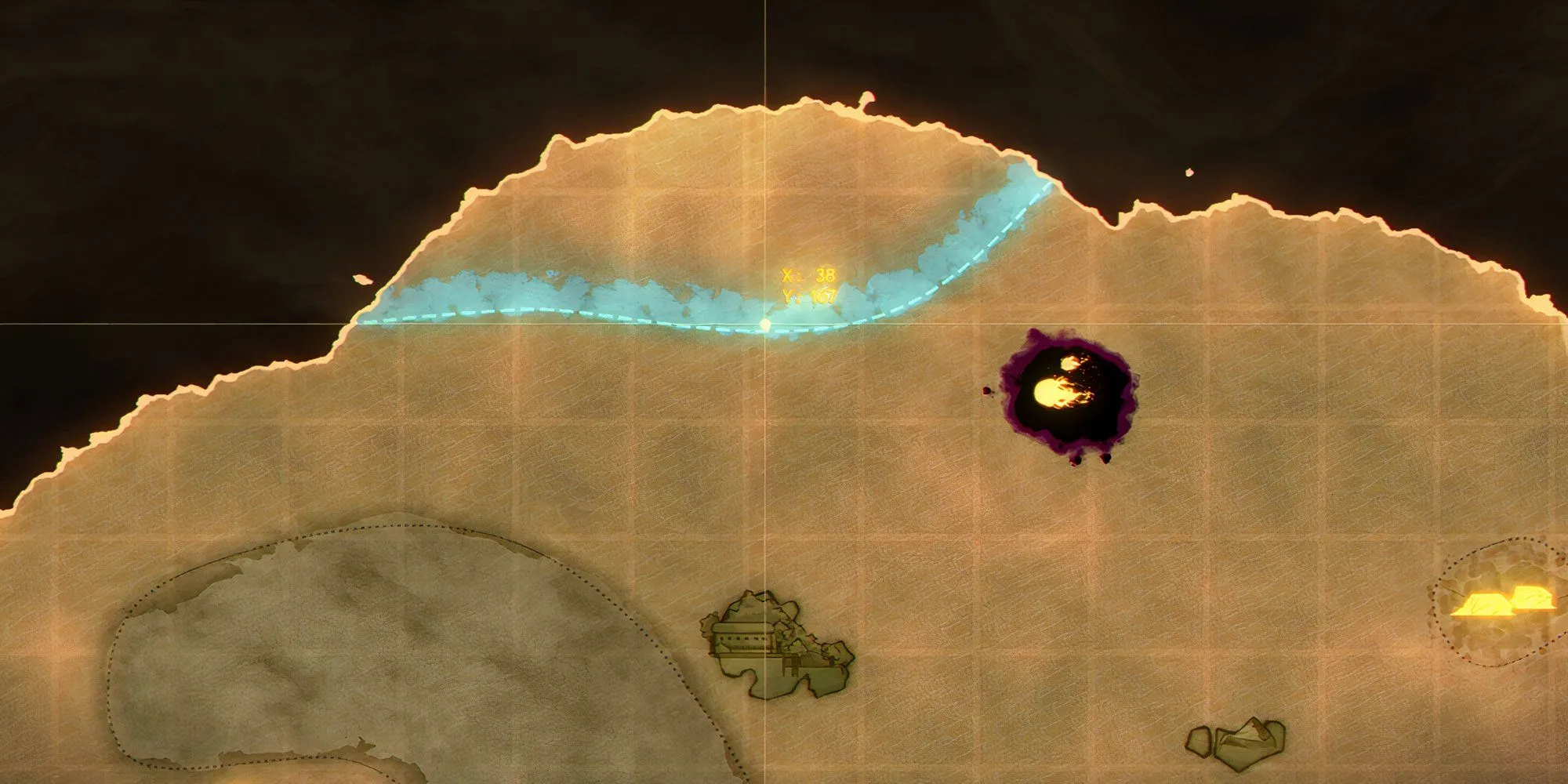This screenshot has height=784, width=1568.
Task: Select the glowing crosshair point on the blue path
Action: point(766,323)
